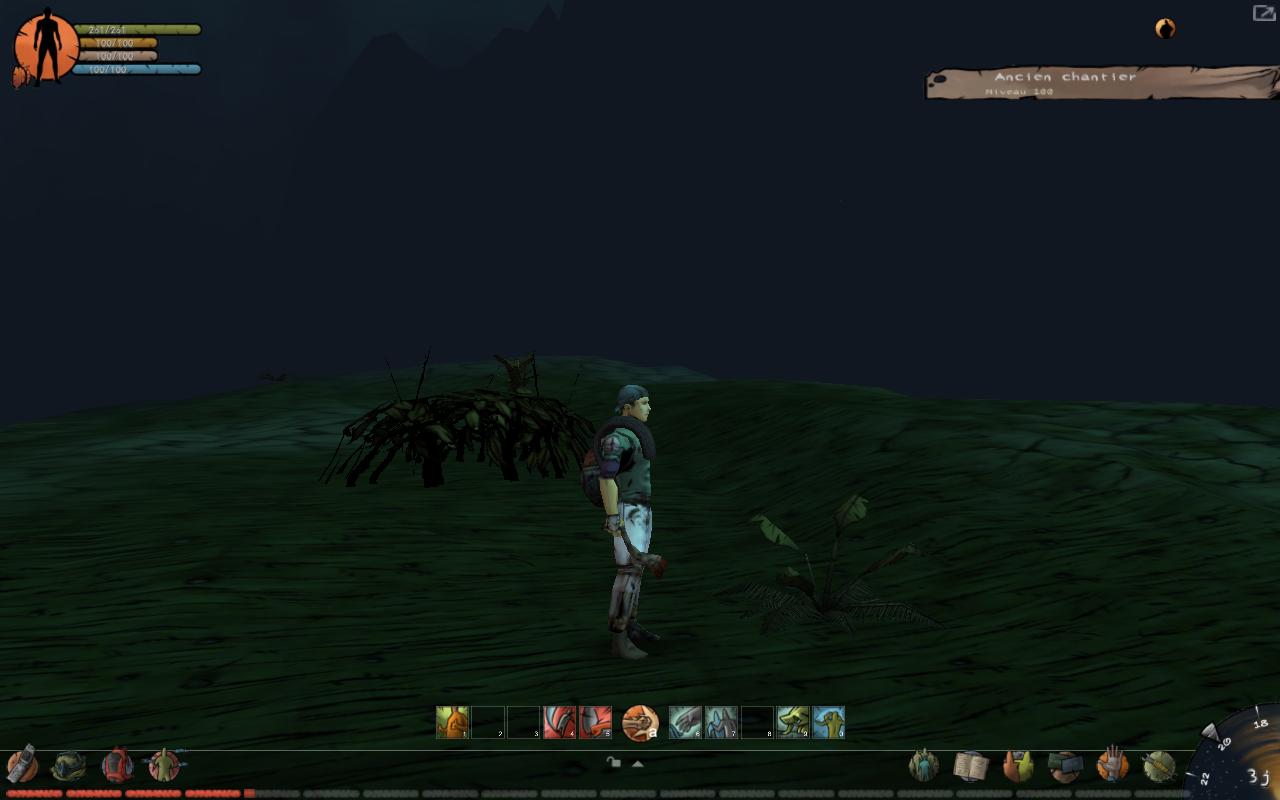Toggle the hotbar padlock

[x=614, y=763]
